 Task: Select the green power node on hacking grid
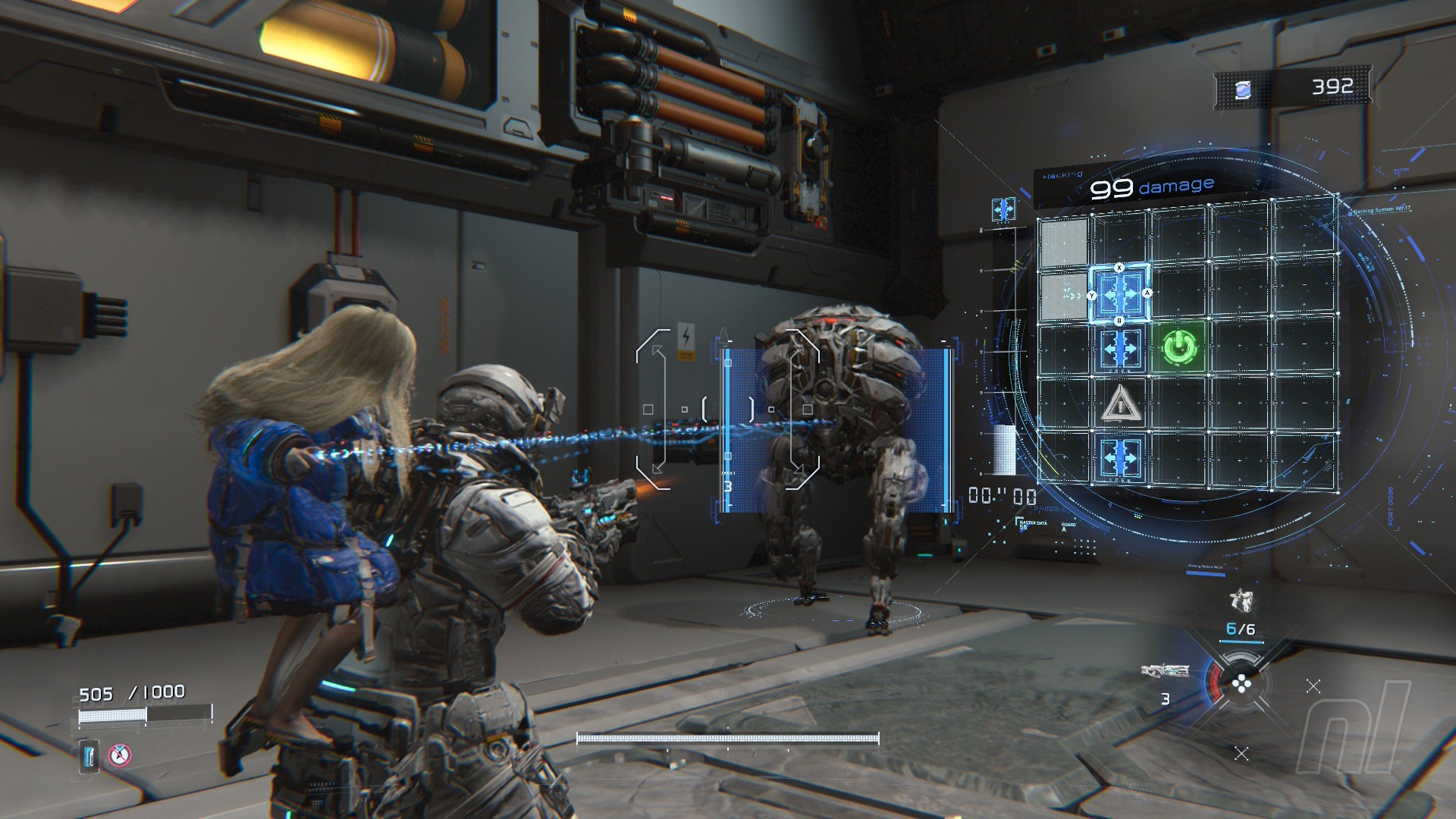1179,348
